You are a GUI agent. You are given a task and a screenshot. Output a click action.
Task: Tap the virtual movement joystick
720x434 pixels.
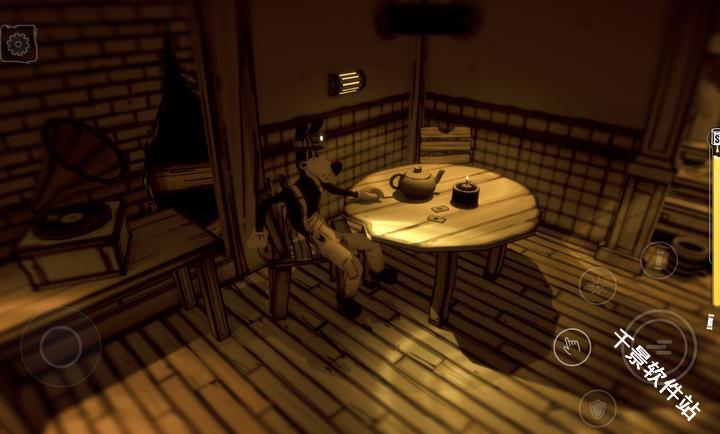click(60, 347)
